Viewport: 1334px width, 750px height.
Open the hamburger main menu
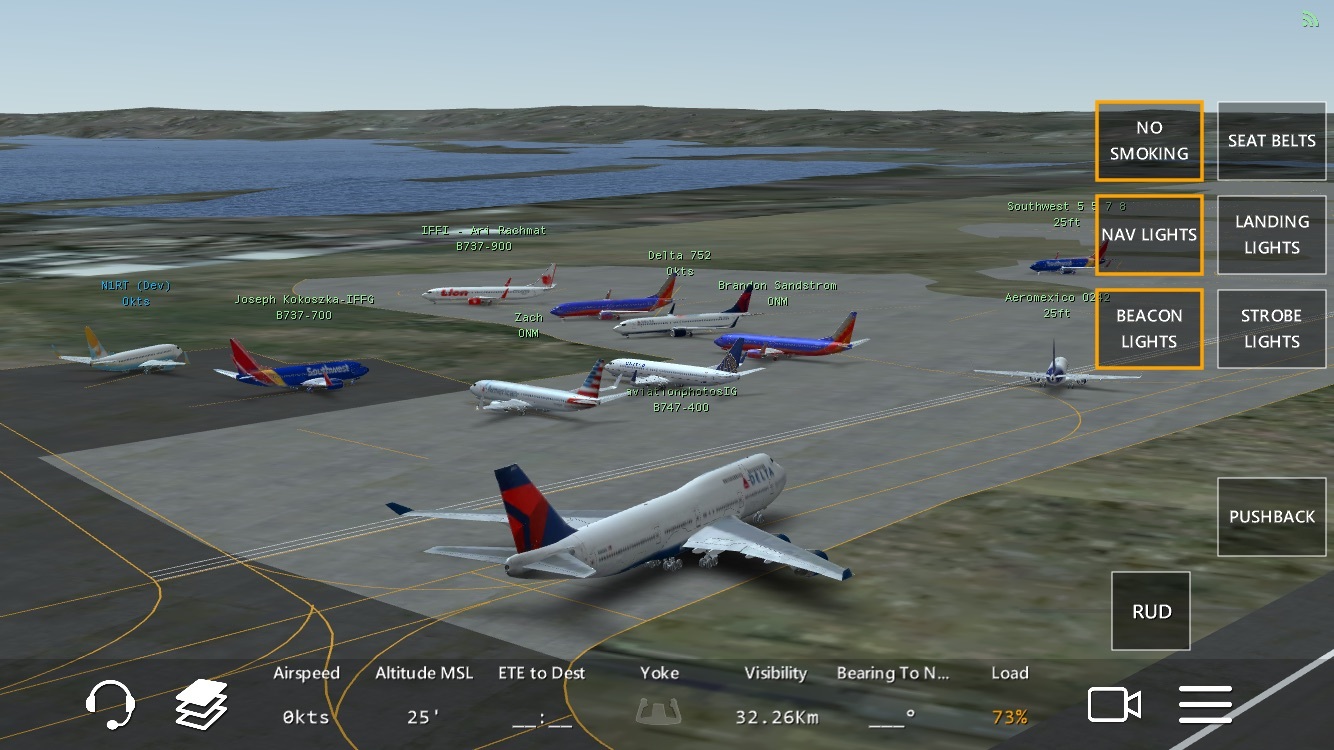click(x=1205, y=705)
